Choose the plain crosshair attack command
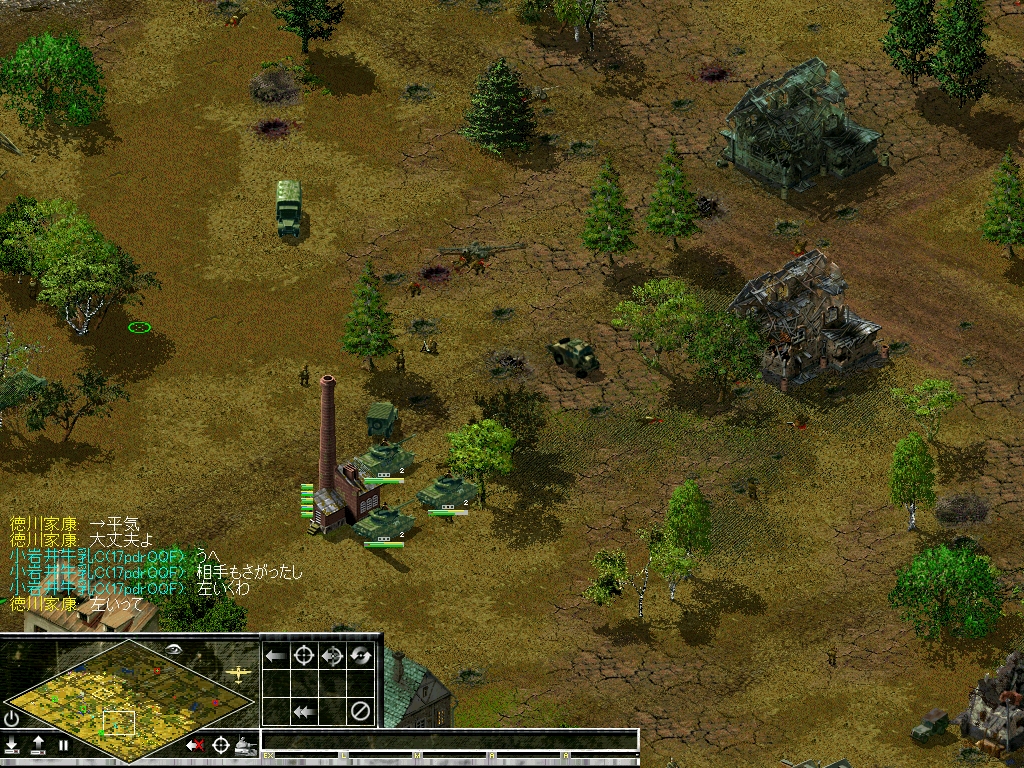 coord(304,656)
